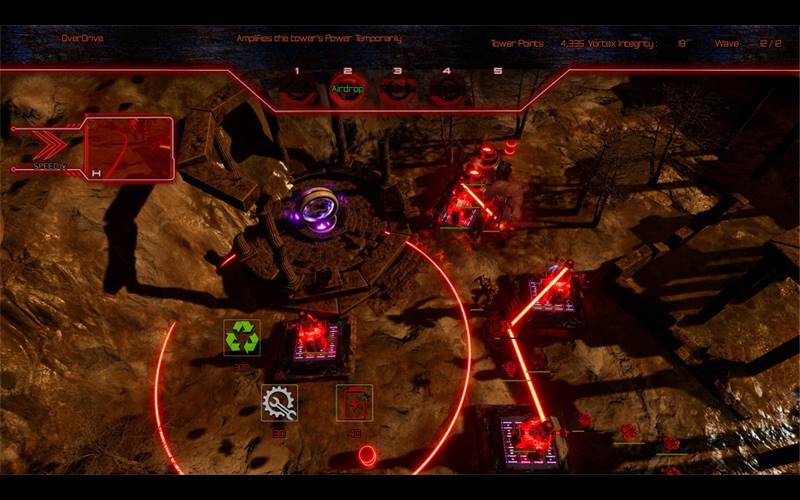Recycle the selected tower with the green icon
The image size is (800, 500).
point(242,337)
